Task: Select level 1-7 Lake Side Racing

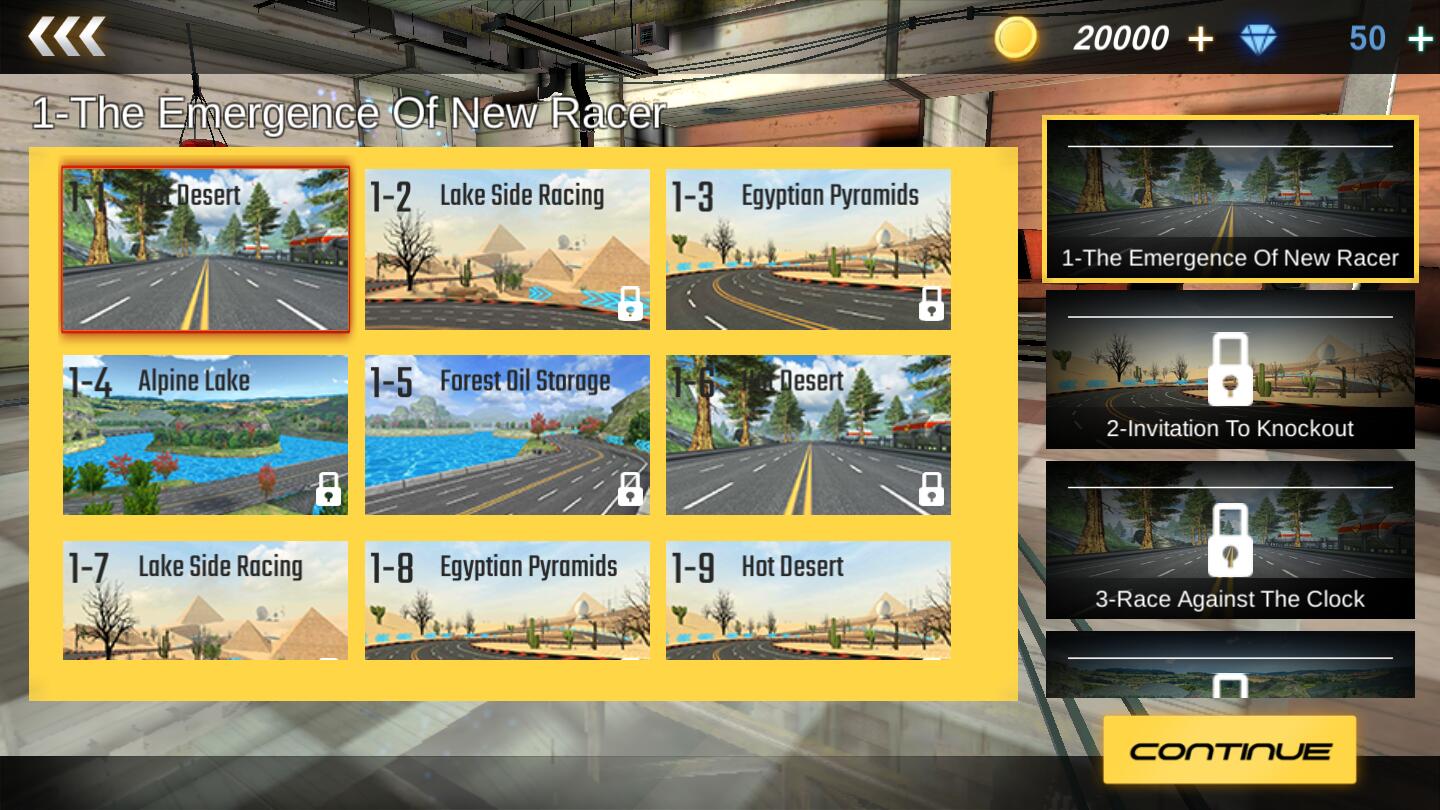Action: click(x=206, y=600)
